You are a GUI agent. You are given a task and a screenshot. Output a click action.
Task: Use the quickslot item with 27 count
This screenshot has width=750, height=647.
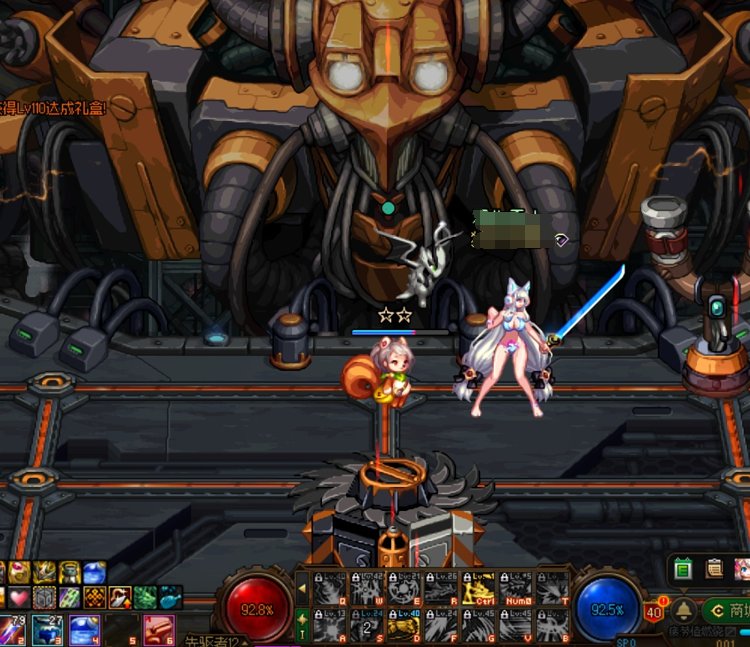click(47, 629)
